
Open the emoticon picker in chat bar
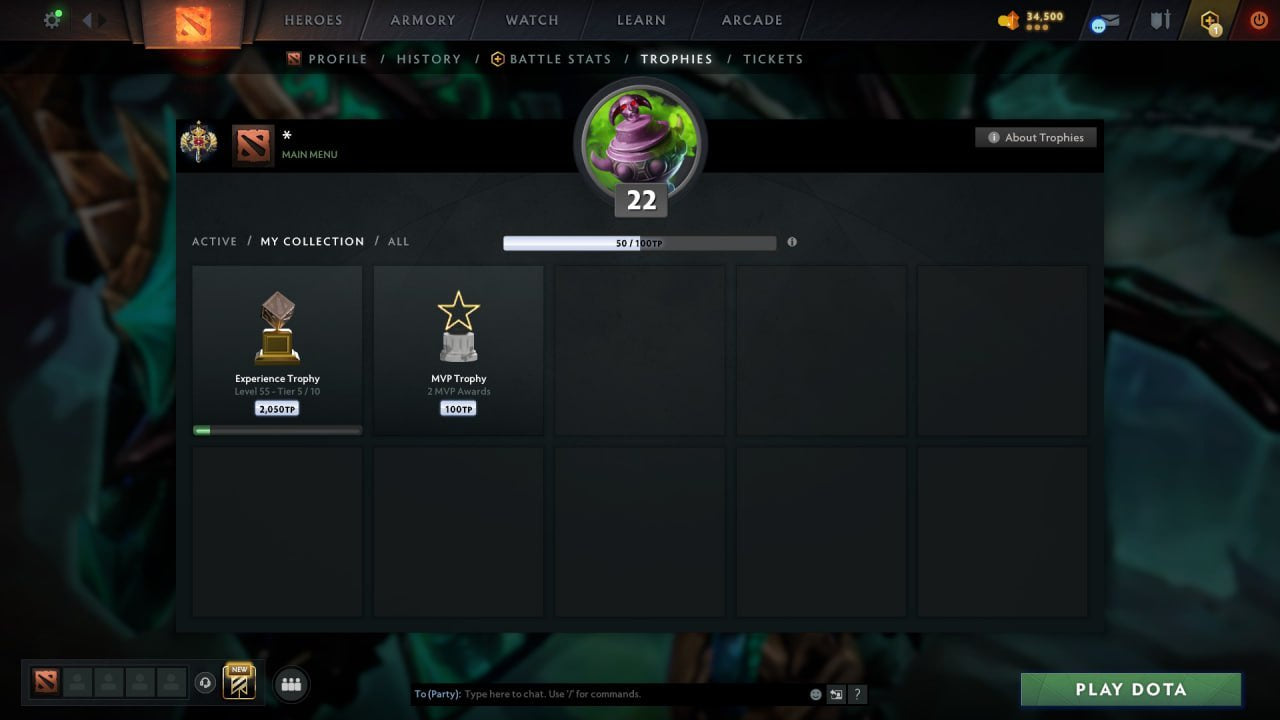pos(816,694)
